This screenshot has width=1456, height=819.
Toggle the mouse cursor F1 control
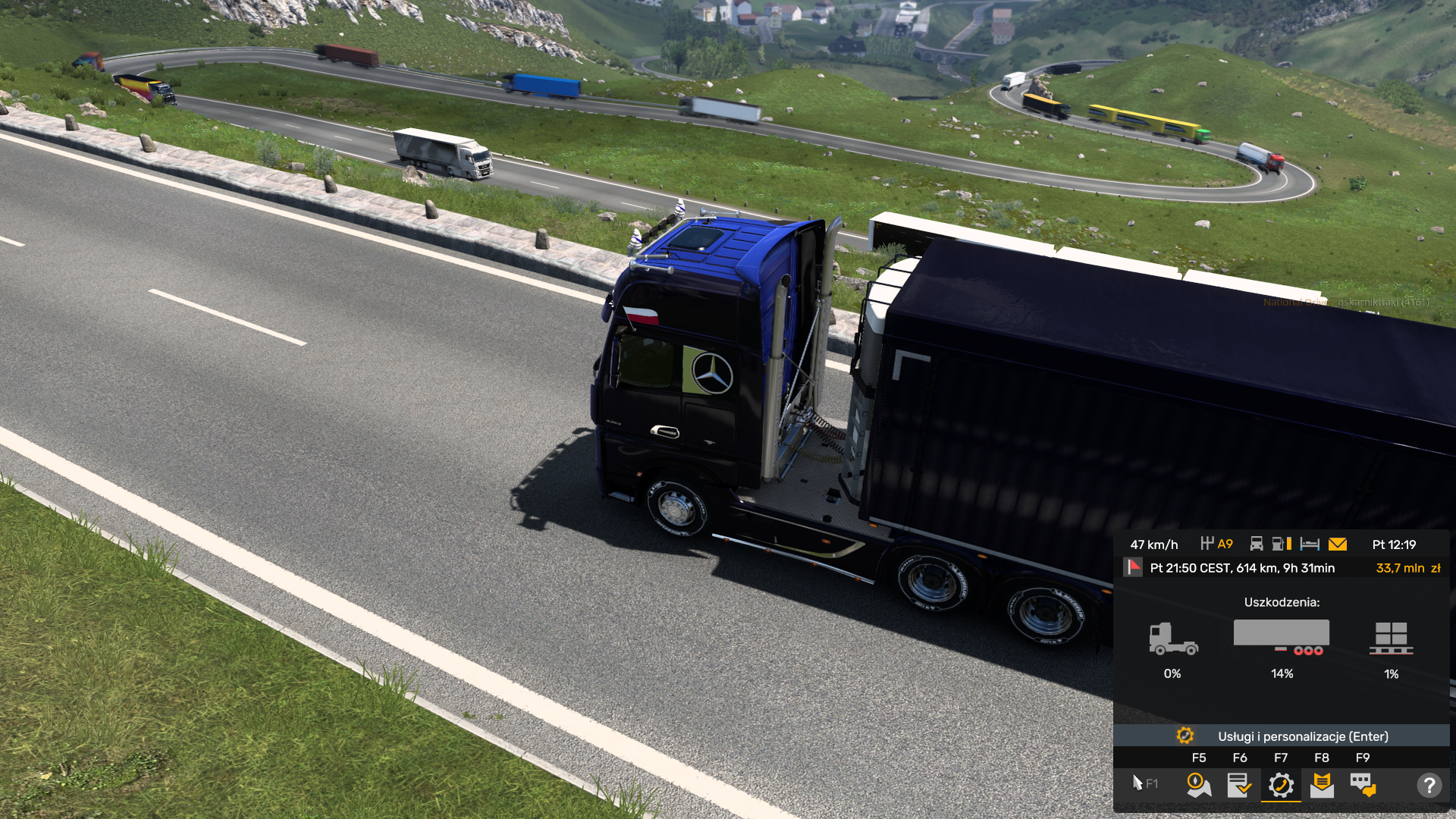[1144, 783]
